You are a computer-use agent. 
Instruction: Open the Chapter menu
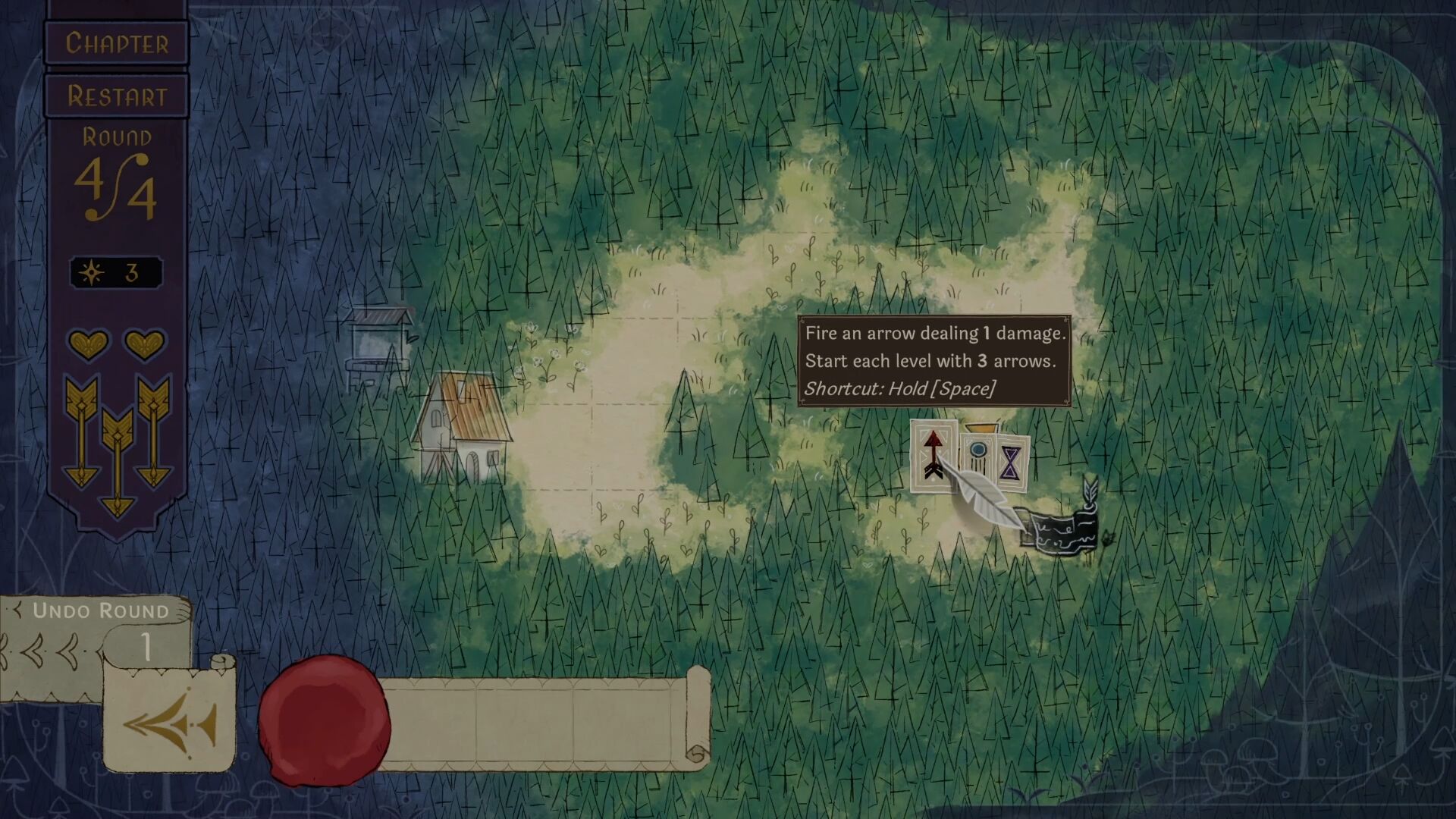118,42
